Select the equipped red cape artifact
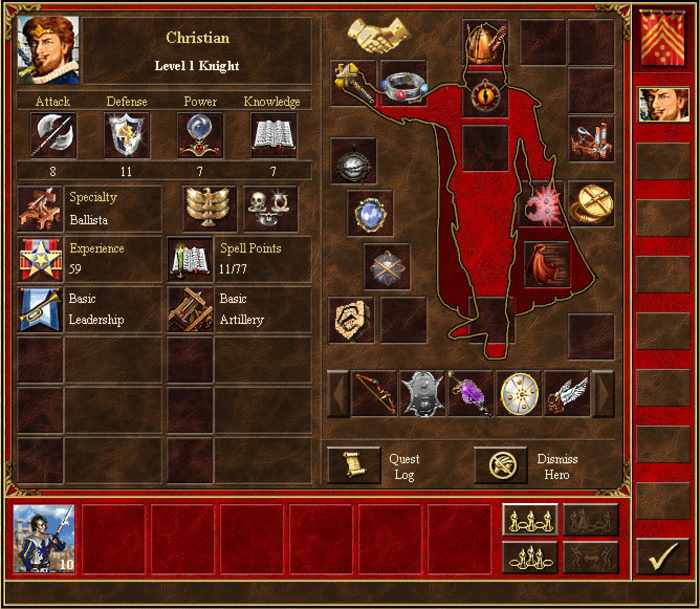 click(546, 263)
